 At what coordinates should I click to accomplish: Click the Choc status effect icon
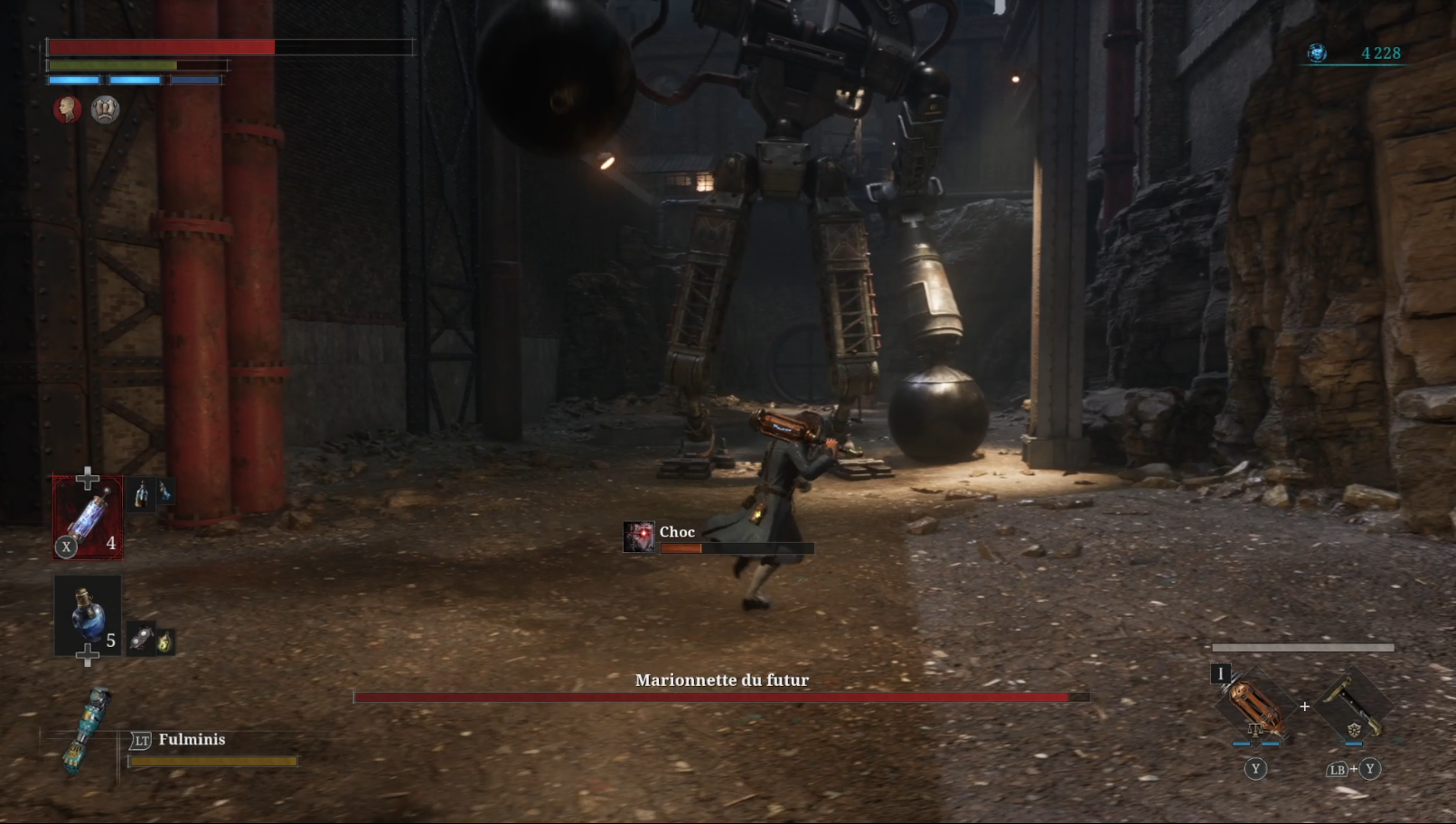pyautogui.click(x=639, y=537)
